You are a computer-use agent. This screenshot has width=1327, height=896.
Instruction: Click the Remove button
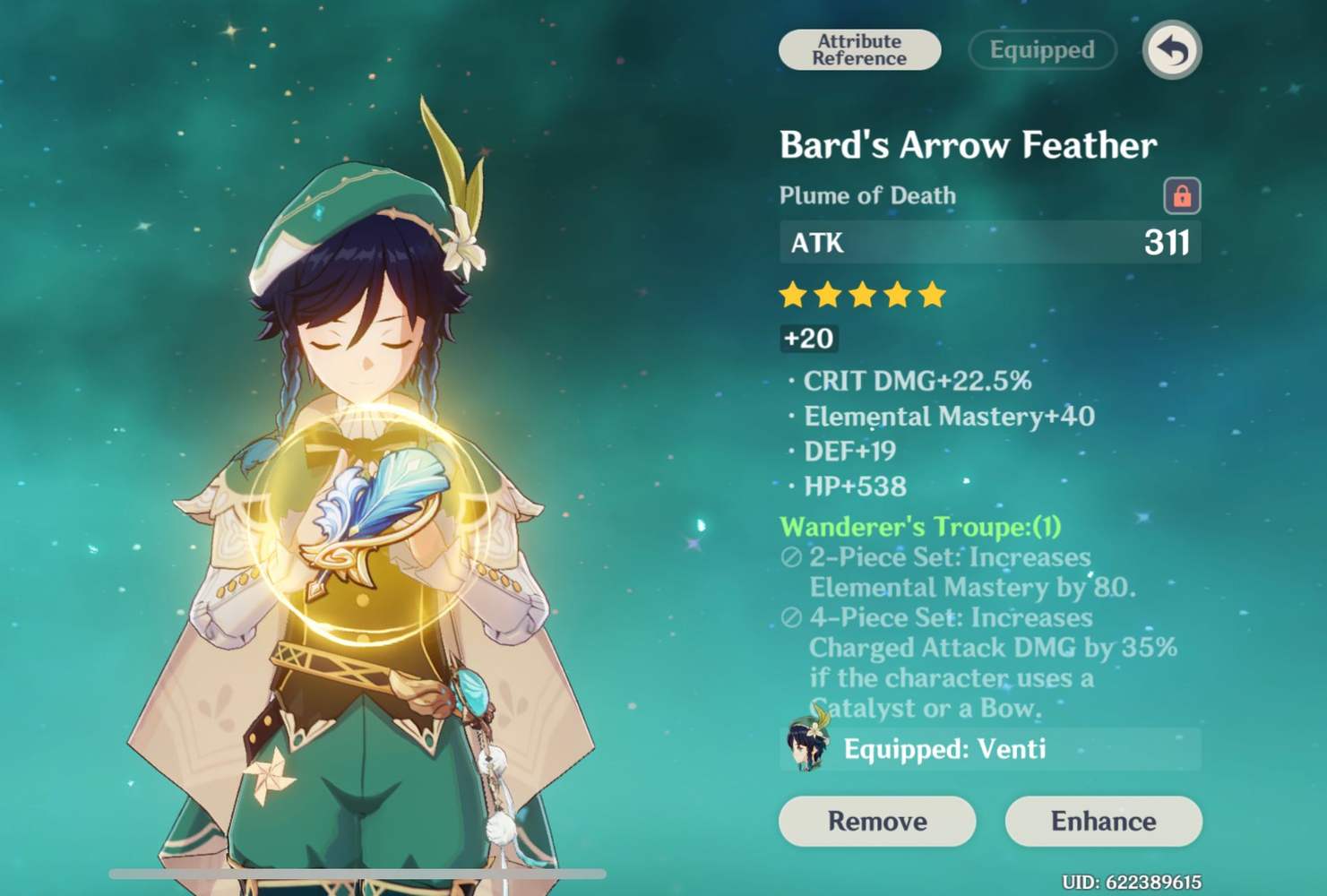[x=876, y=821]
